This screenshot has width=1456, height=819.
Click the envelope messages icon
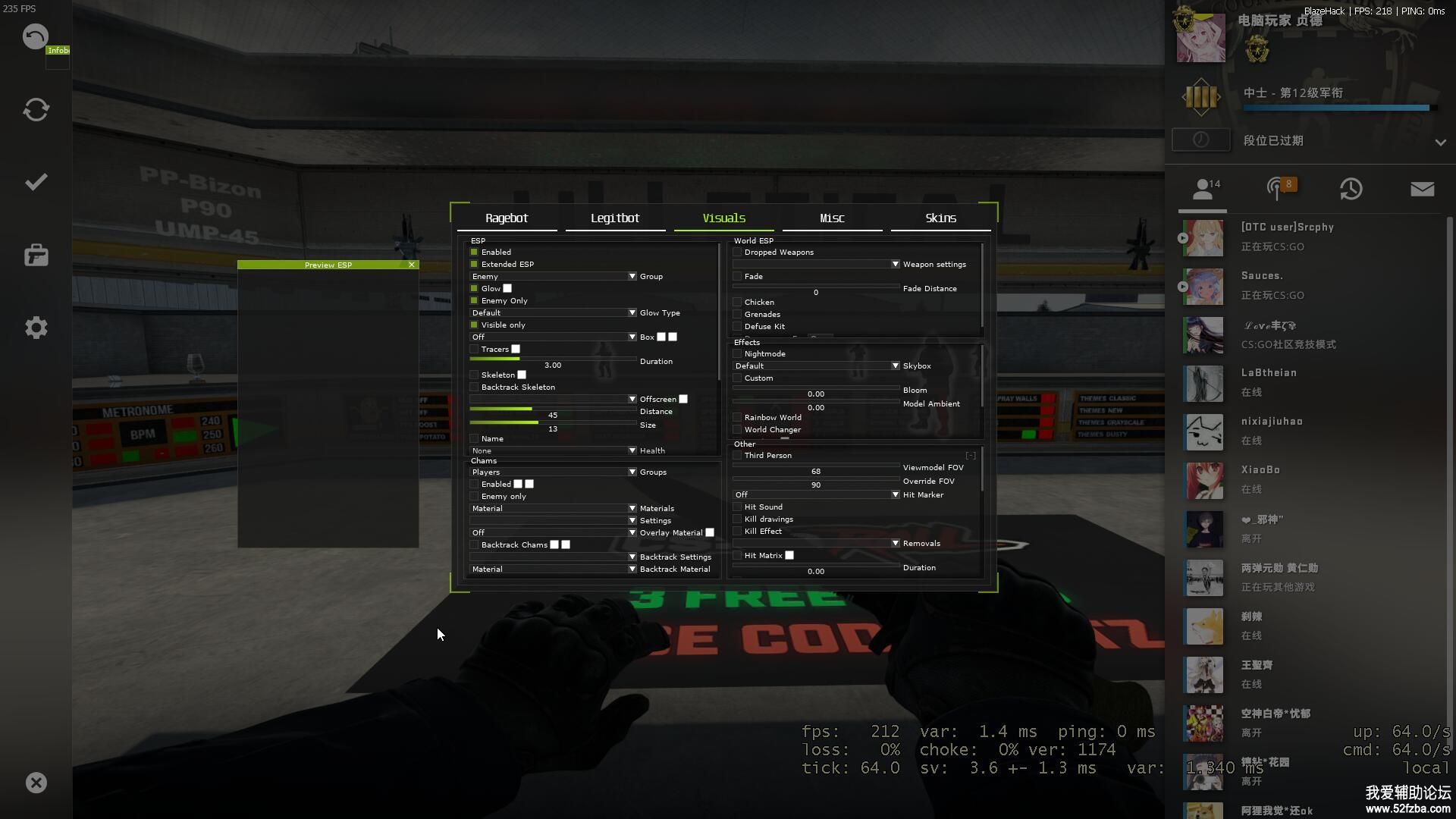click(x=1422, y=189)
